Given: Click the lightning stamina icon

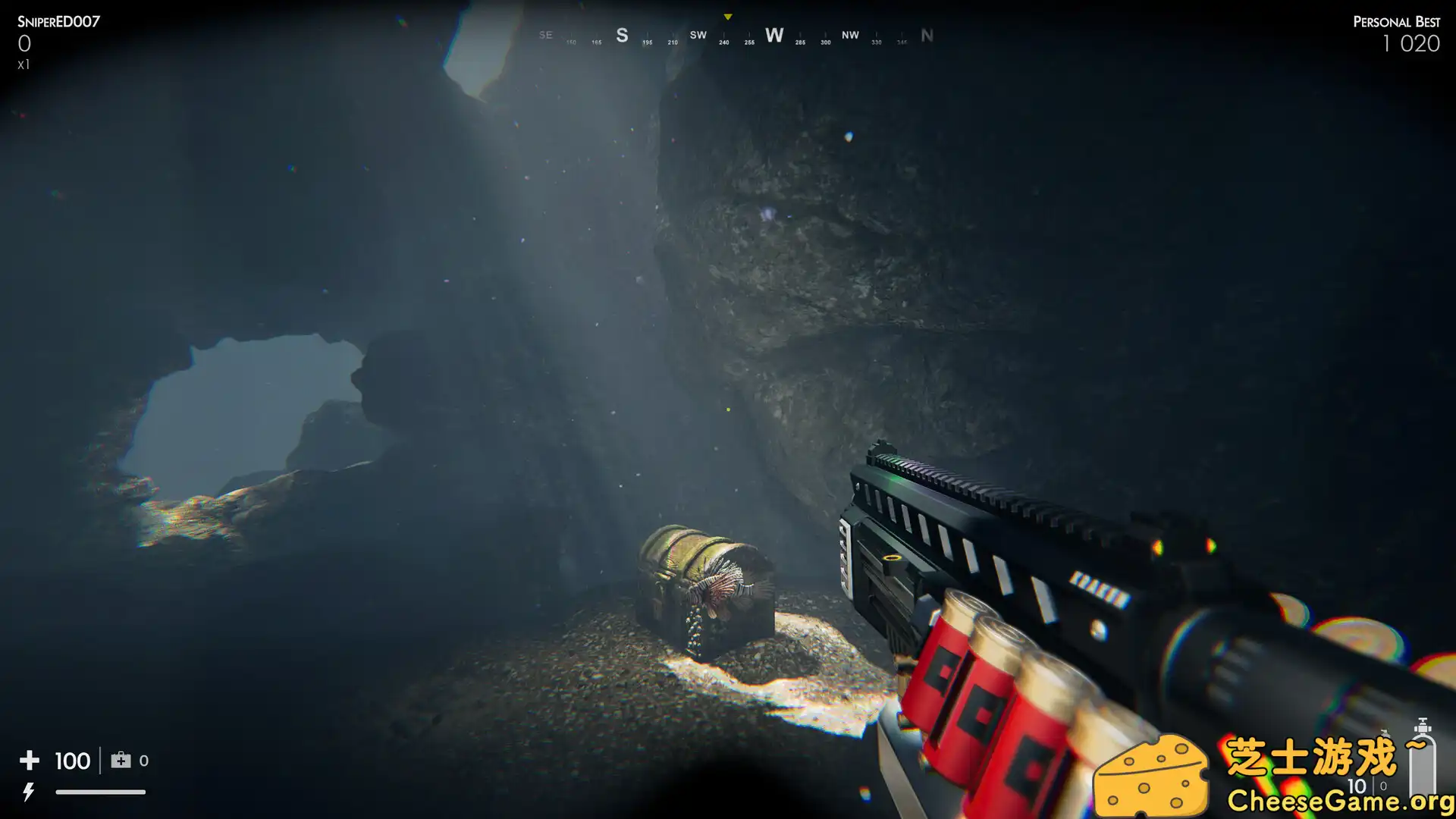Looking at the screenshot, I should pyautogui.click(x=29, y=792).
